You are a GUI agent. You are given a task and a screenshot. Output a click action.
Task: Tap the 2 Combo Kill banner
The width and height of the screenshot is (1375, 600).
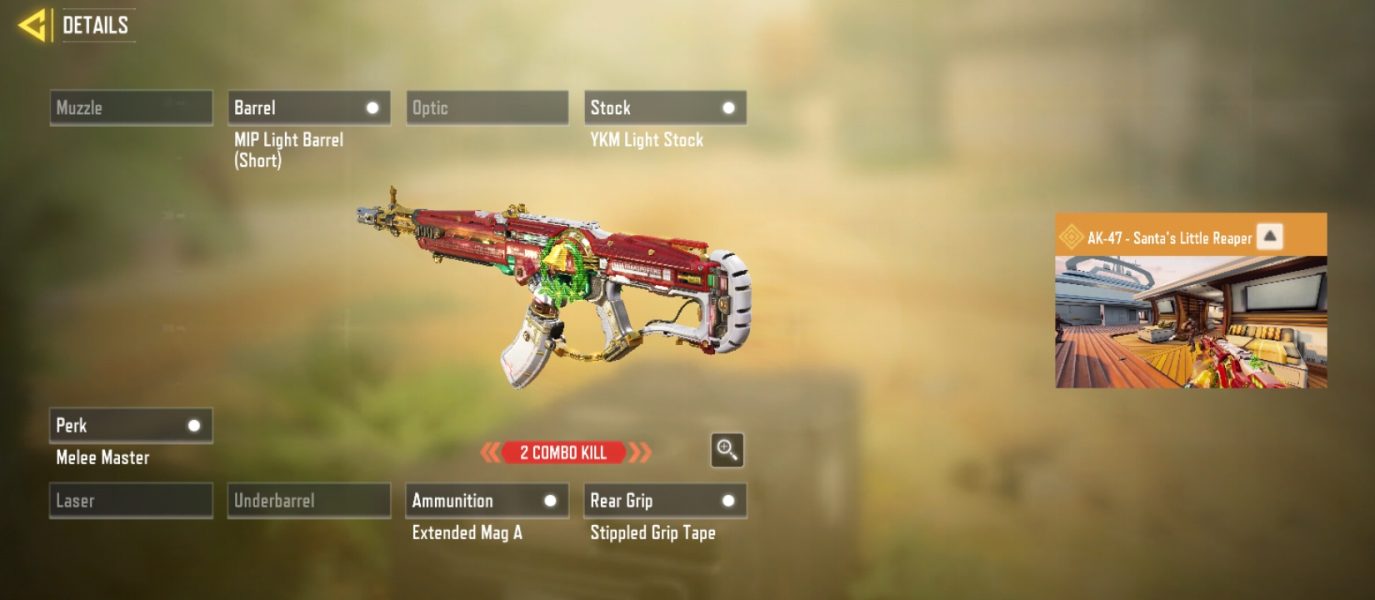(564, 453)
